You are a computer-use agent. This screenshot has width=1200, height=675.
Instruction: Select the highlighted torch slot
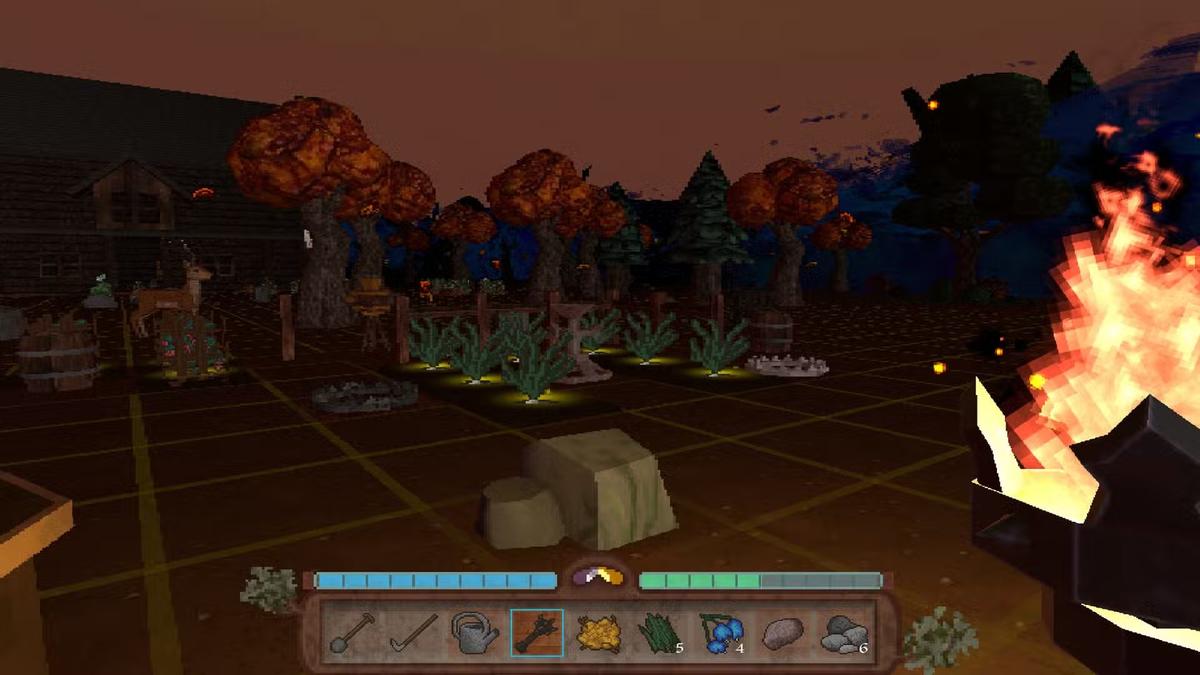(537, 633)
